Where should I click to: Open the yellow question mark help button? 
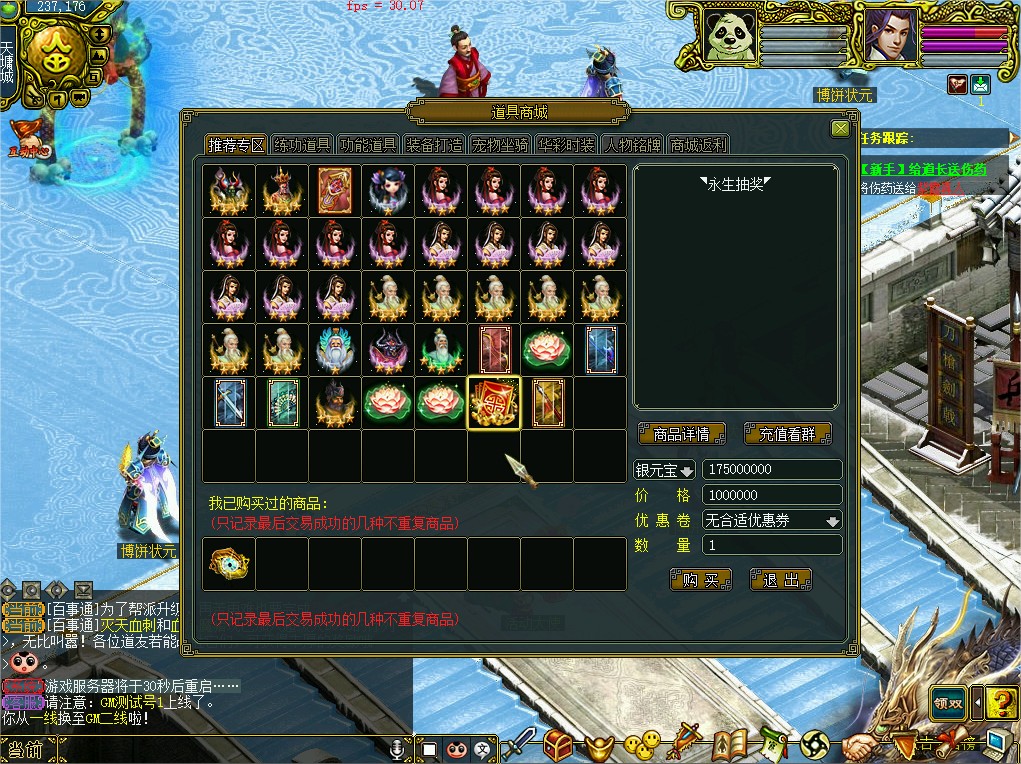coord(1001,703)
